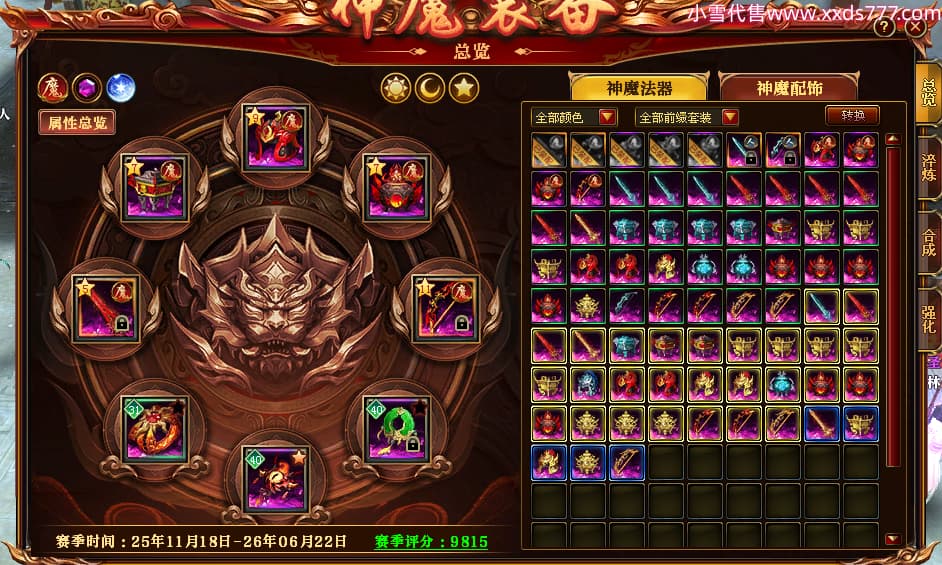The height and width of the screenshot is (565, 942).
Task: Open the 属性总览 attribute overview
Action: pyautogui.click(x=76, y=122)
